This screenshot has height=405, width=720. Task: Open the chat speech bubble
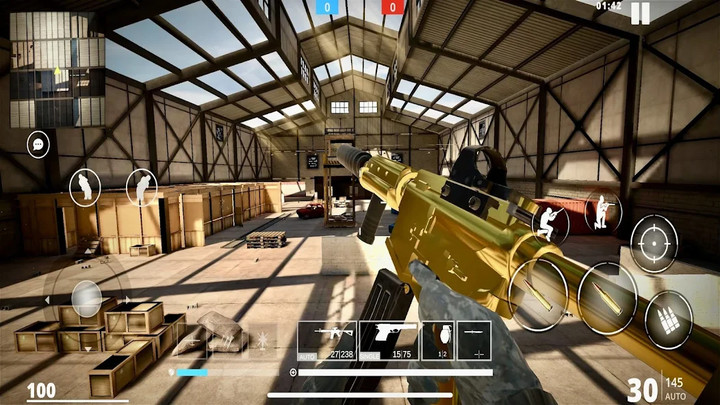click(37, 145)
